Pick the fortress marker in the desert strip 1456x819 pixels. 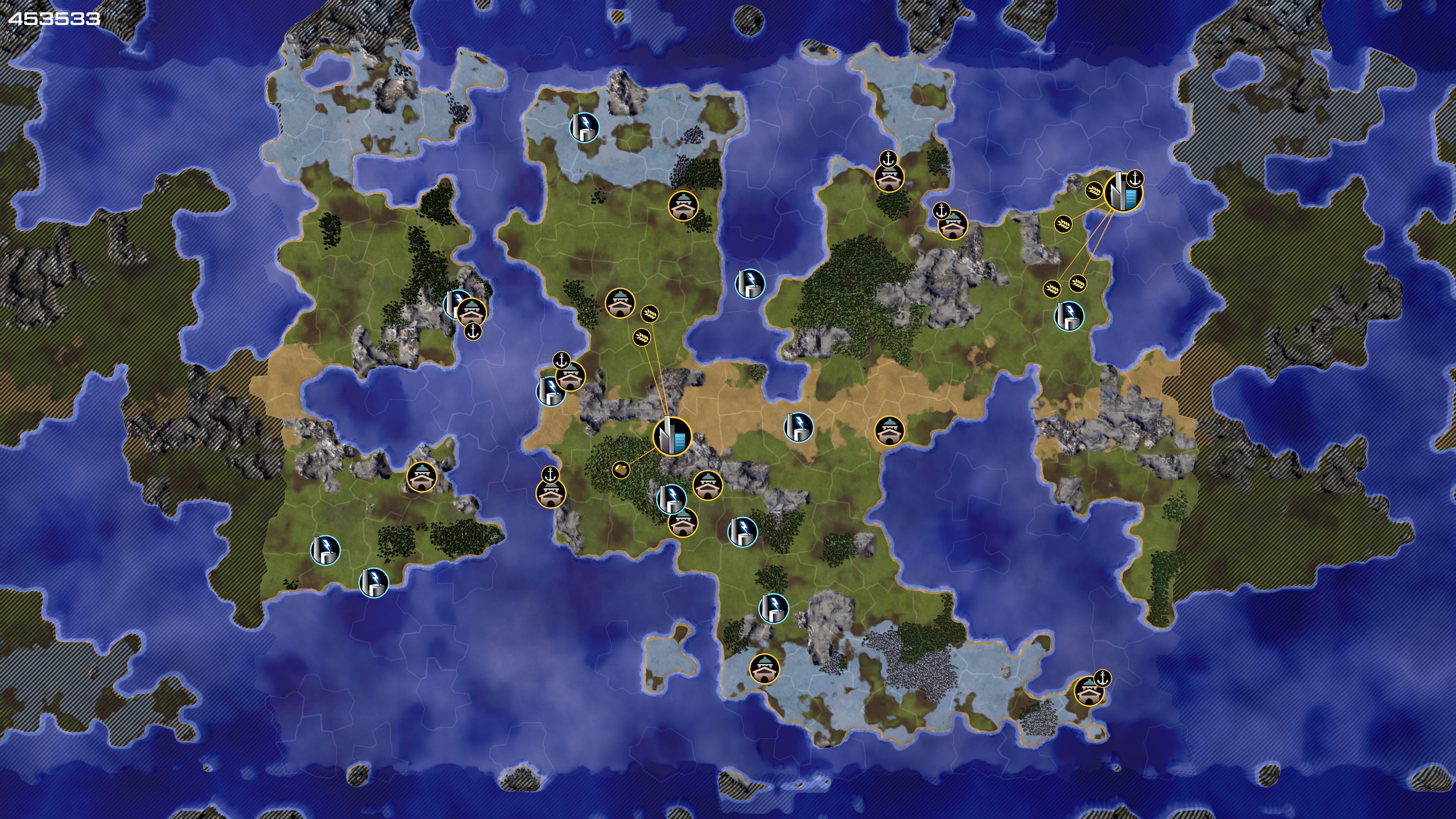pos(889,431)
